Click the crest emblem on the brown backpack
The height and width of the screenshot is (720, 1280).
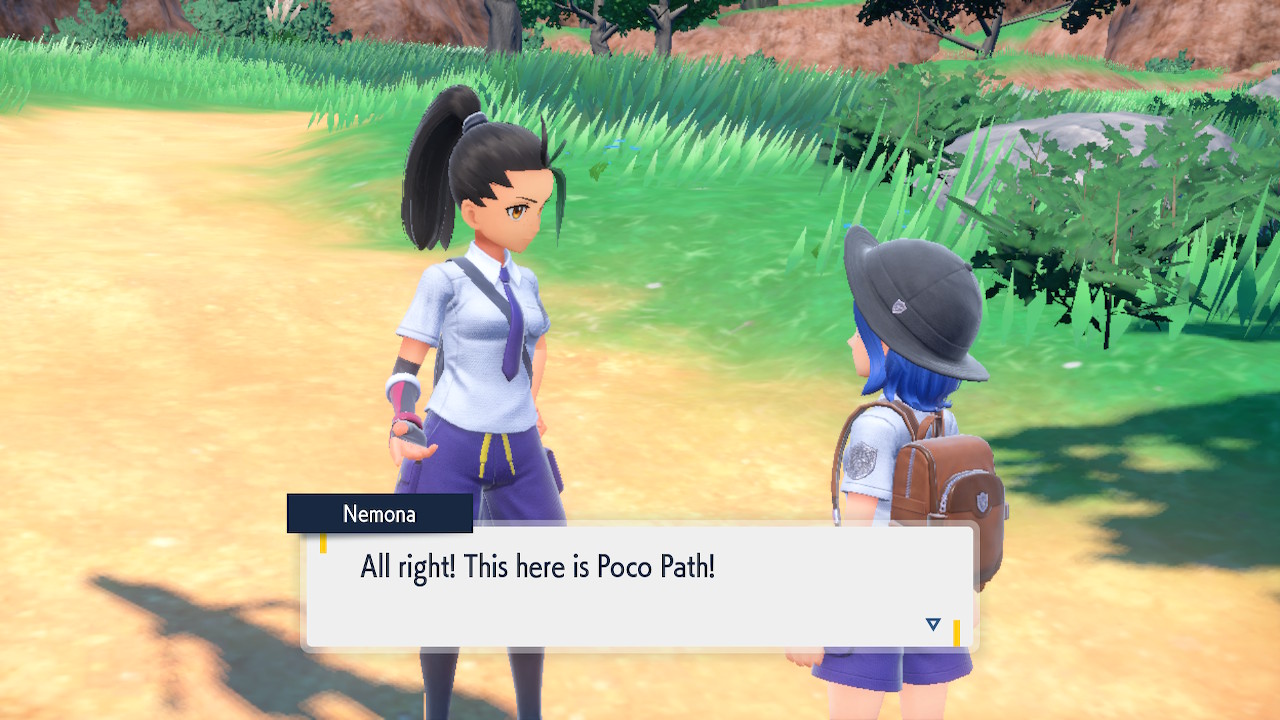(x=983, y=502)
